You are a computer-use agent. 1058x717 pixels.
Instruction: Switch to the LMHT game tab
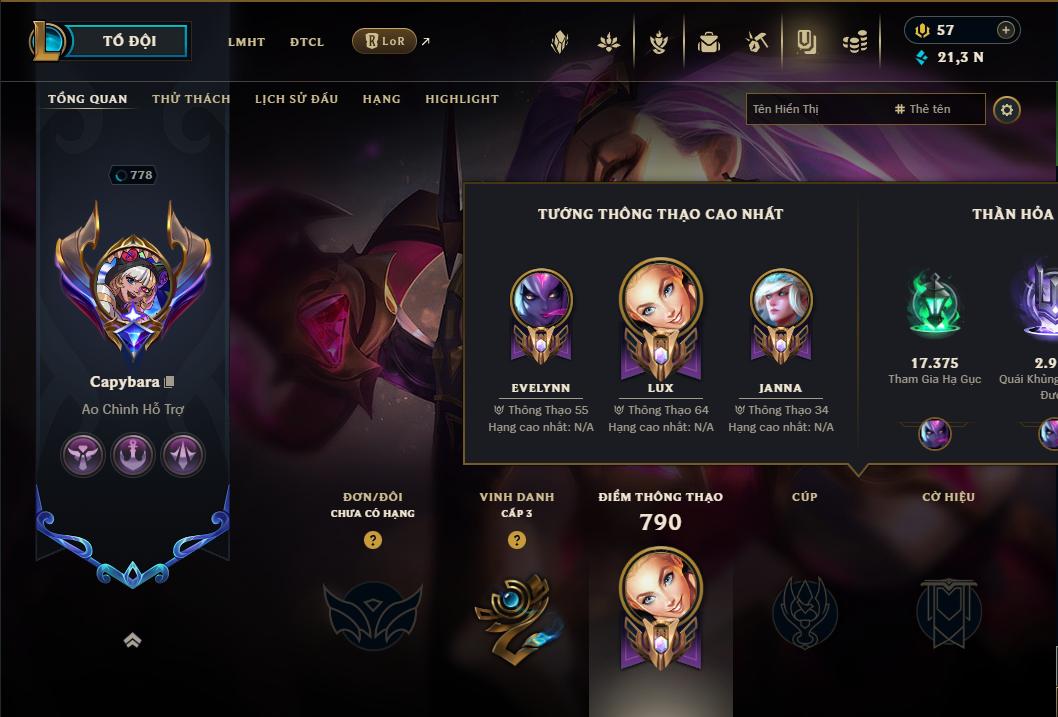coord(246,42)
